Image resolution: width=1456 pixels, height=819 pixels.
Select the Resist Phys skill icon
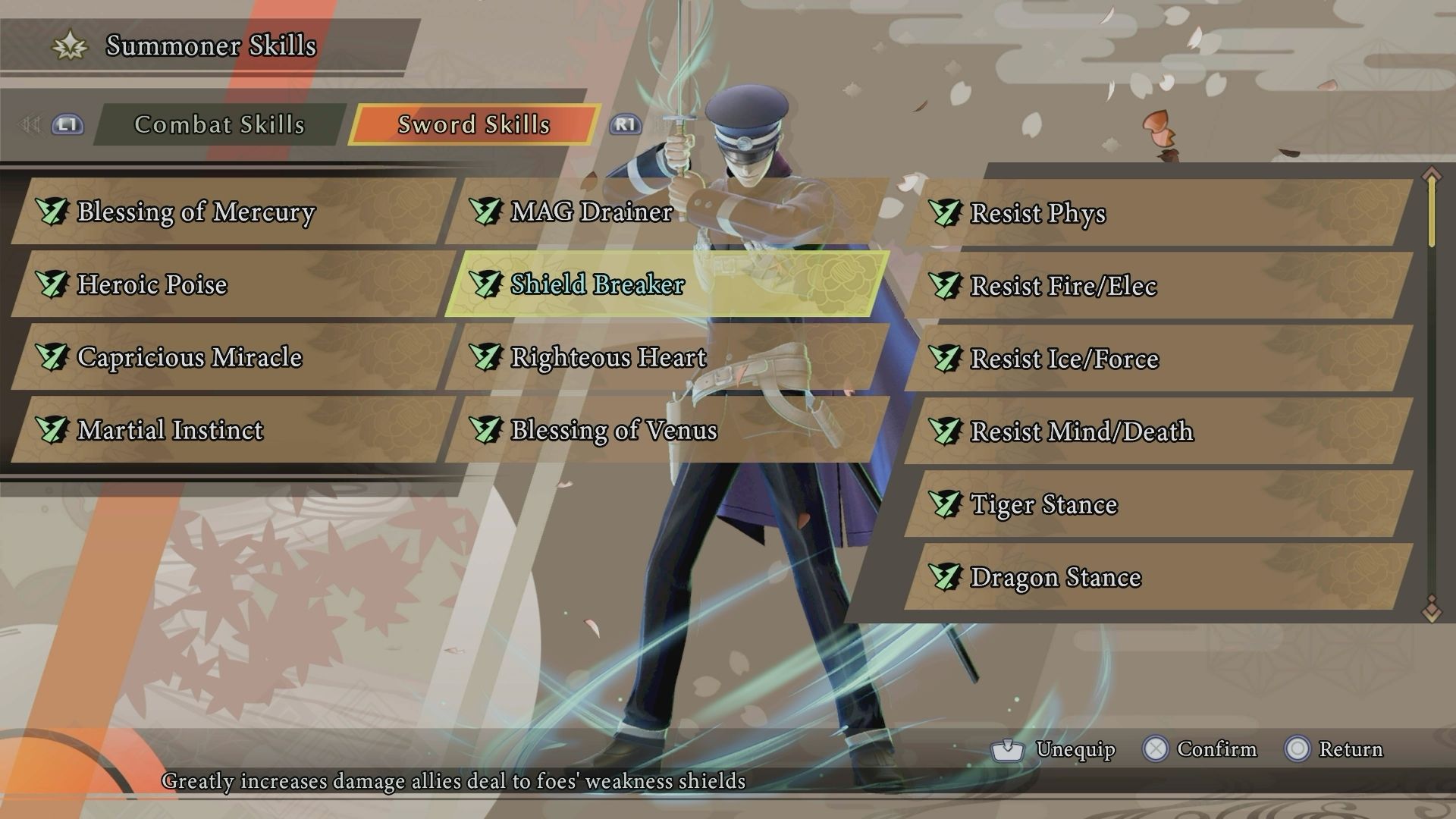point(946,215)
